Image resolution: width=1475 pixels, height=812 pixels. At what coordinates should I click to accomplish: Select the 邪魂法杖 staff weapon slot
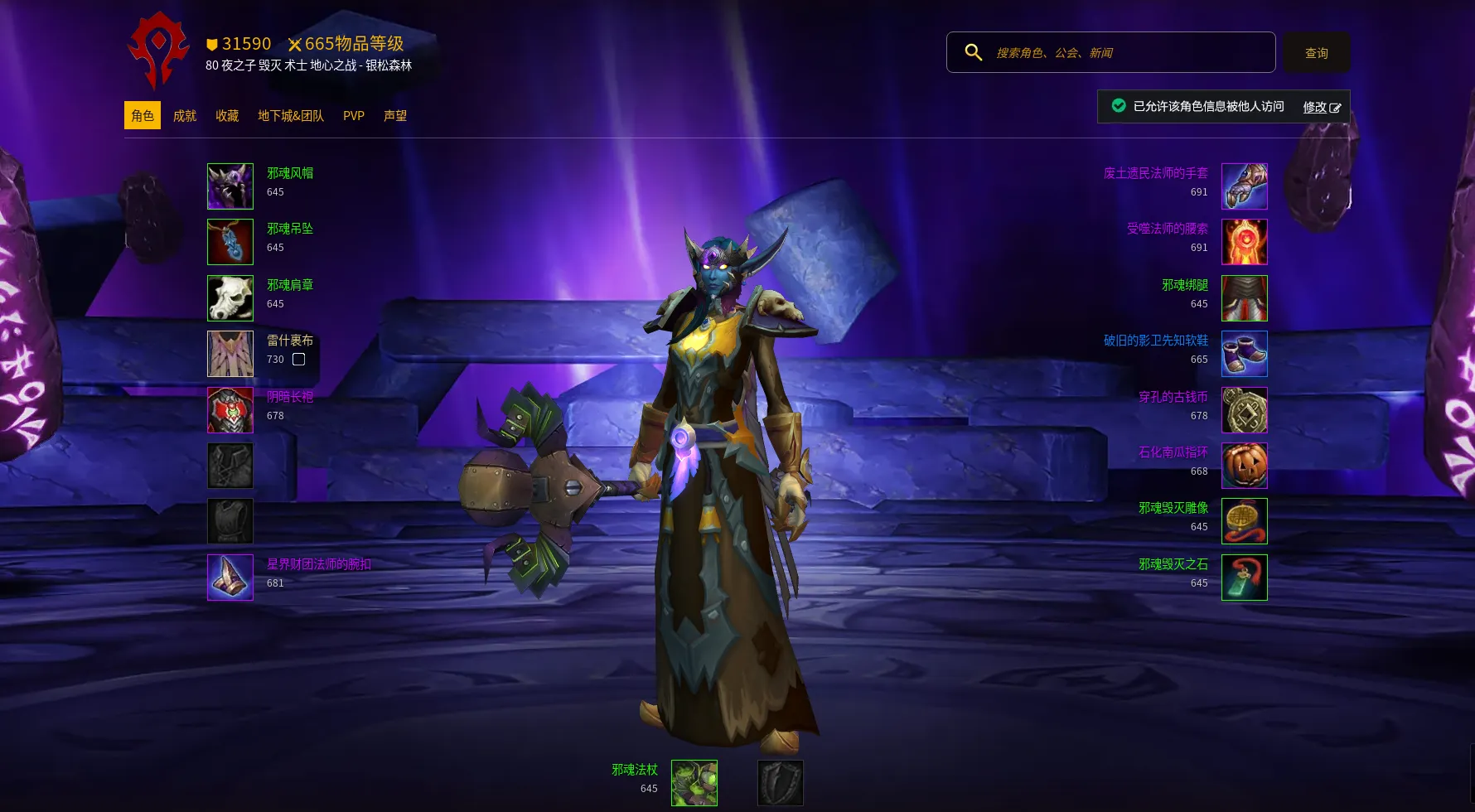point(694,783)
